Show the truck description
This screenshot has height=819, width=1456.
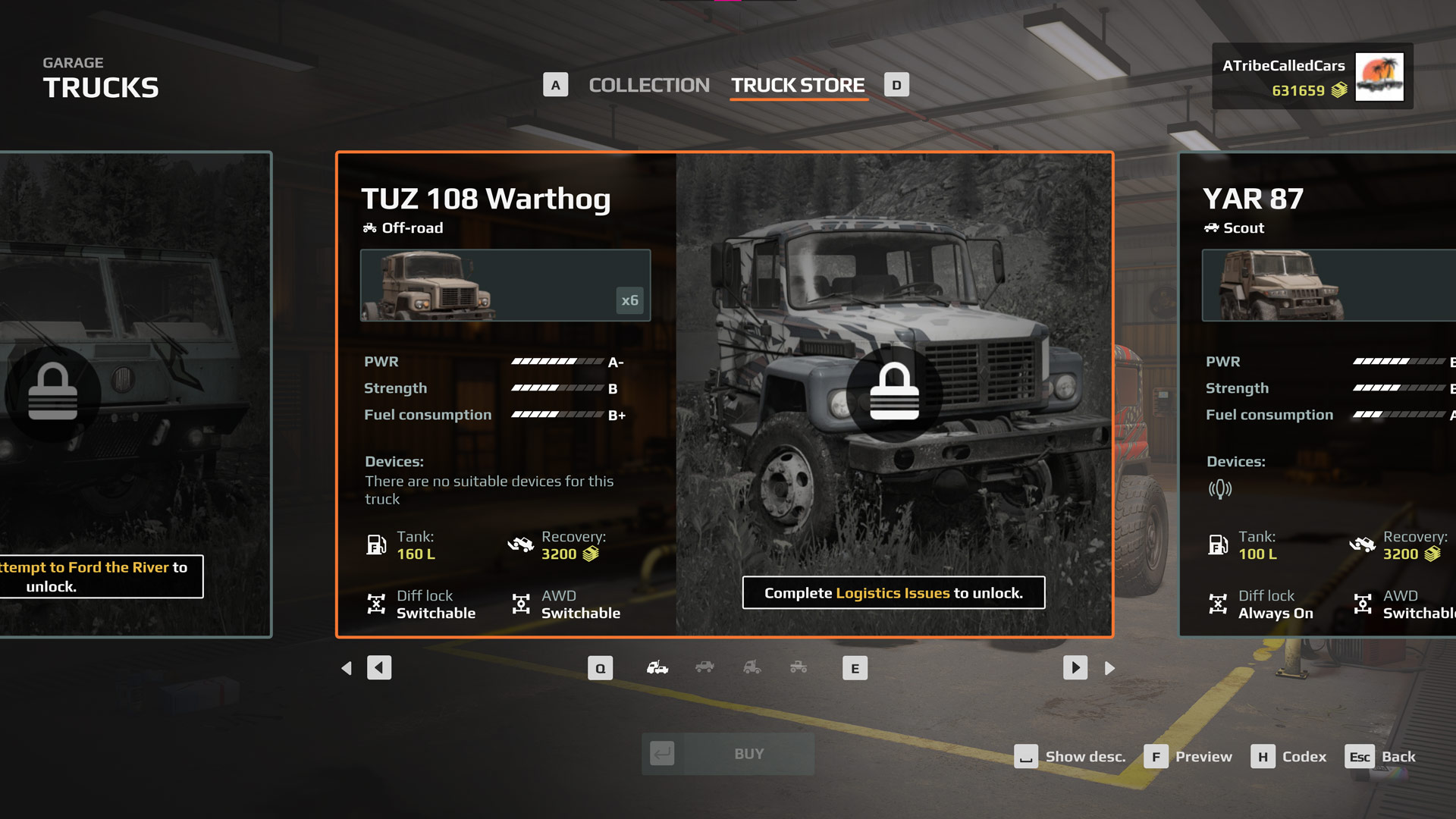click(1070, 757)
